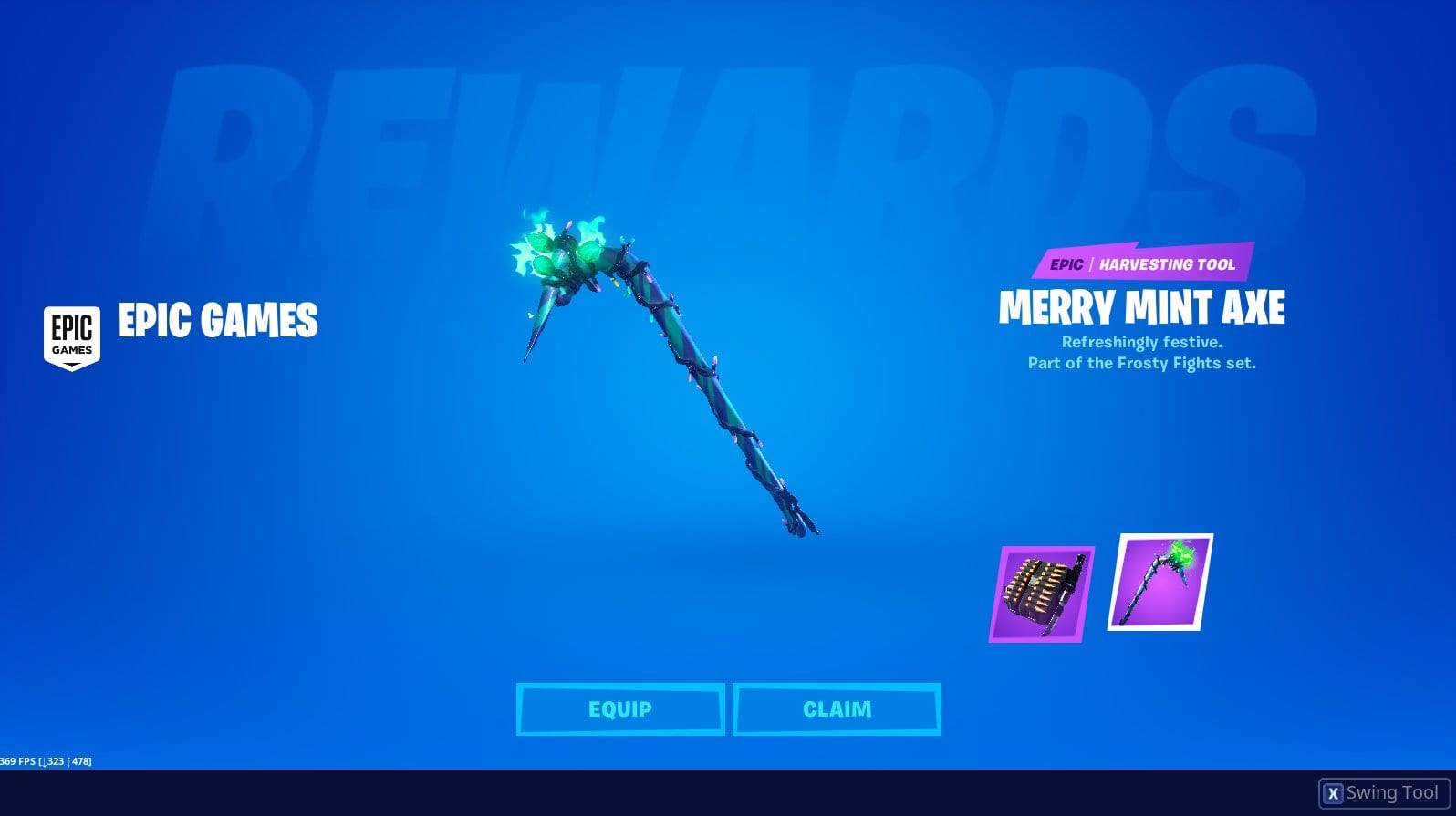Select the ammo bandolier wrap reward icon
Image resolution: width=1456 pixels, height=816 pixels.
pyautogui.click(x=1039, y=594)
